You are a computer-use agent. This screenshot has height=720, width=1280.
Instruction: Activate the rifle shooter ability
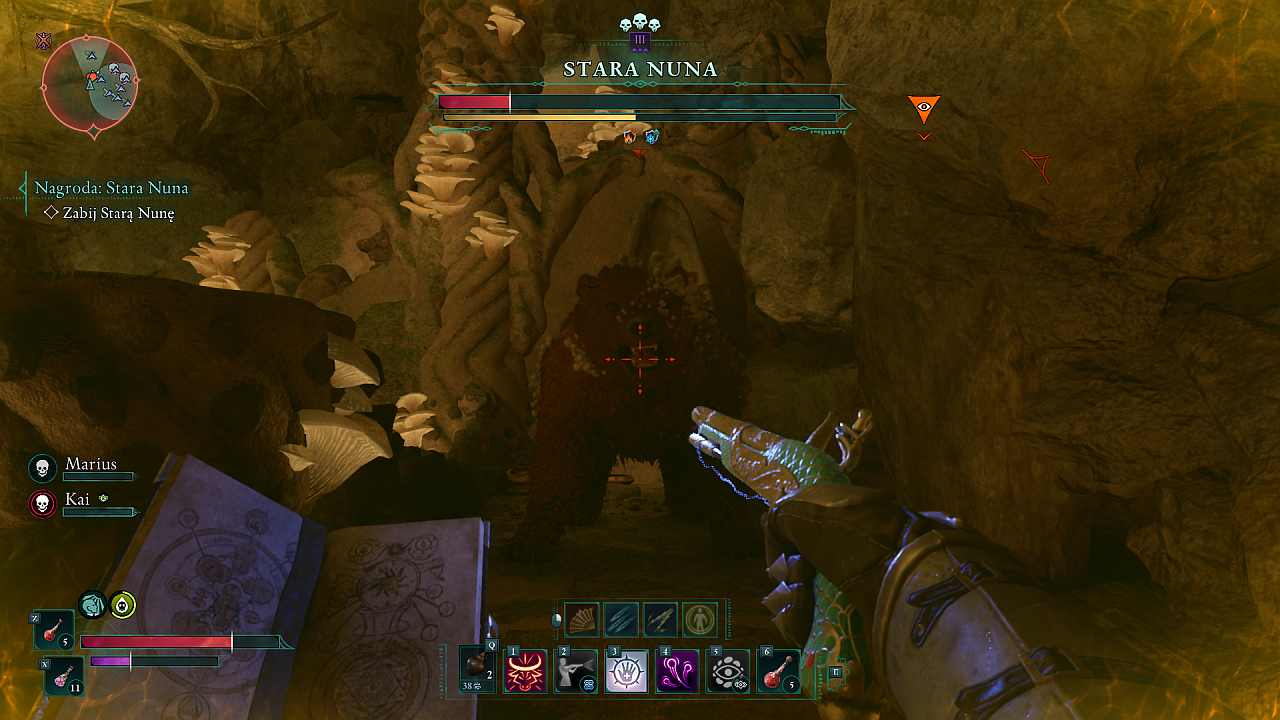(x=576, y=671)
